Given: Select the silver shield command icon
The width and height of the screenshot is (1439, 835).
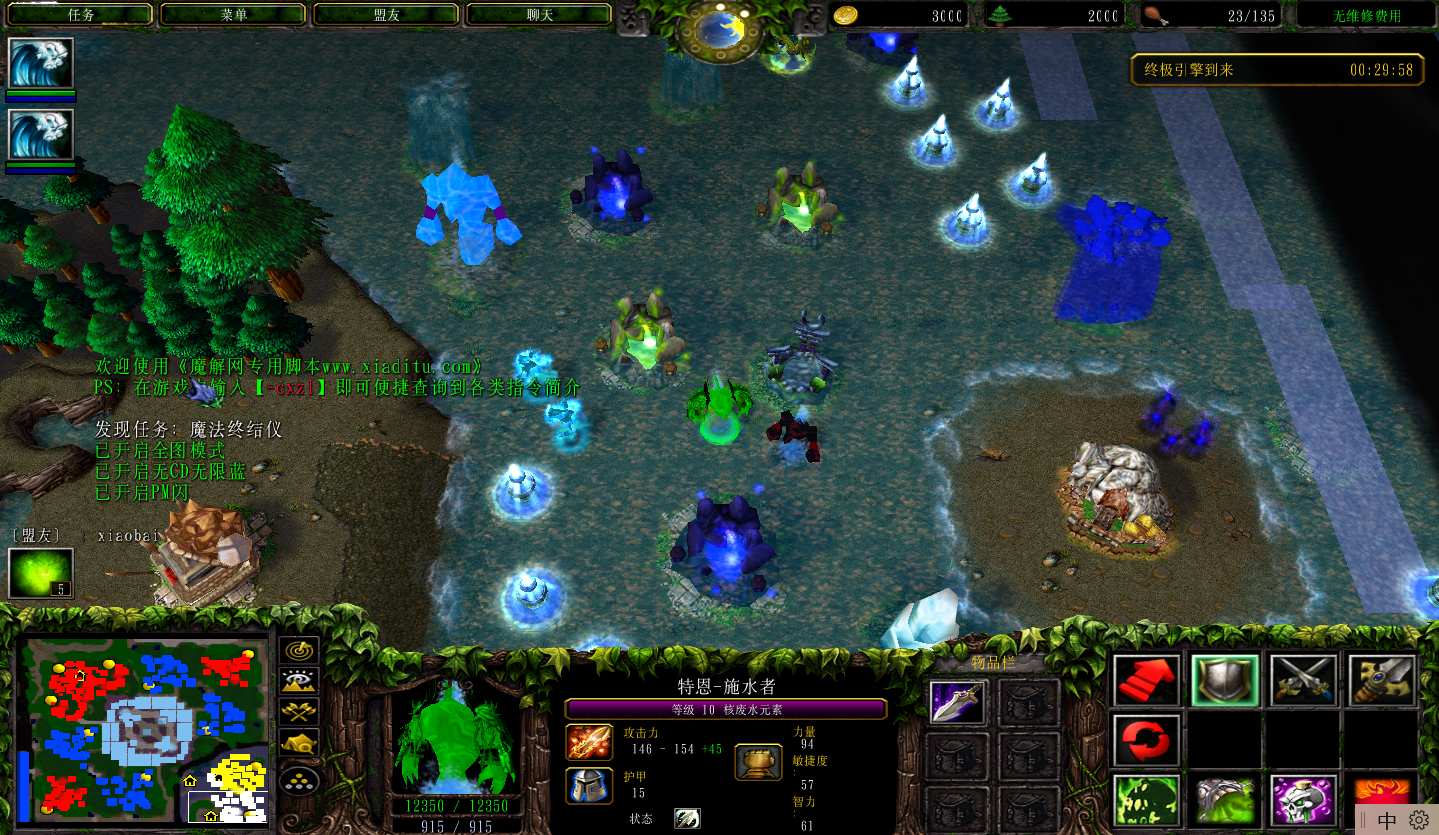Looking at the screenshot, I should tap(1225, 680).
